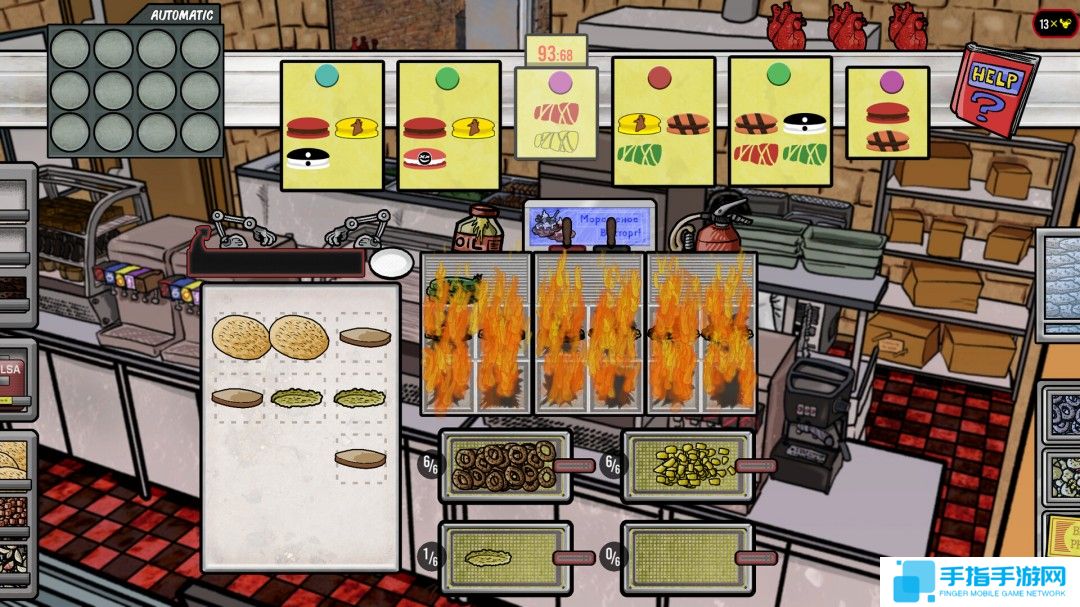Select the order ticket with the teal pin
Image resolution: width=1080 pixels, height=607 pixels.
[332, 125]
